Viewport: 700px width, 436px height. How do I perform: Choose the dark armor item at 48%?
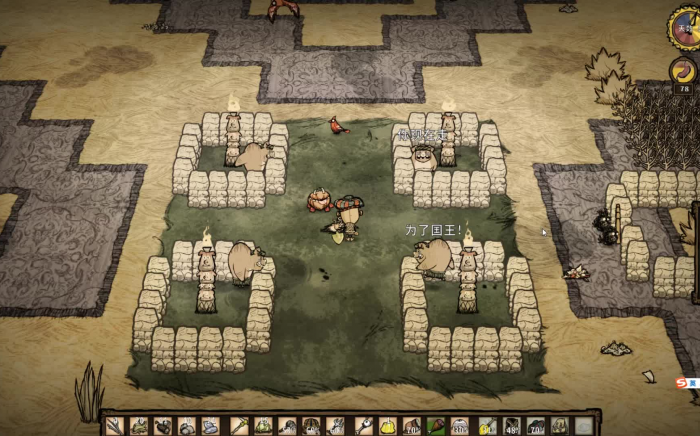click(512, 426)
